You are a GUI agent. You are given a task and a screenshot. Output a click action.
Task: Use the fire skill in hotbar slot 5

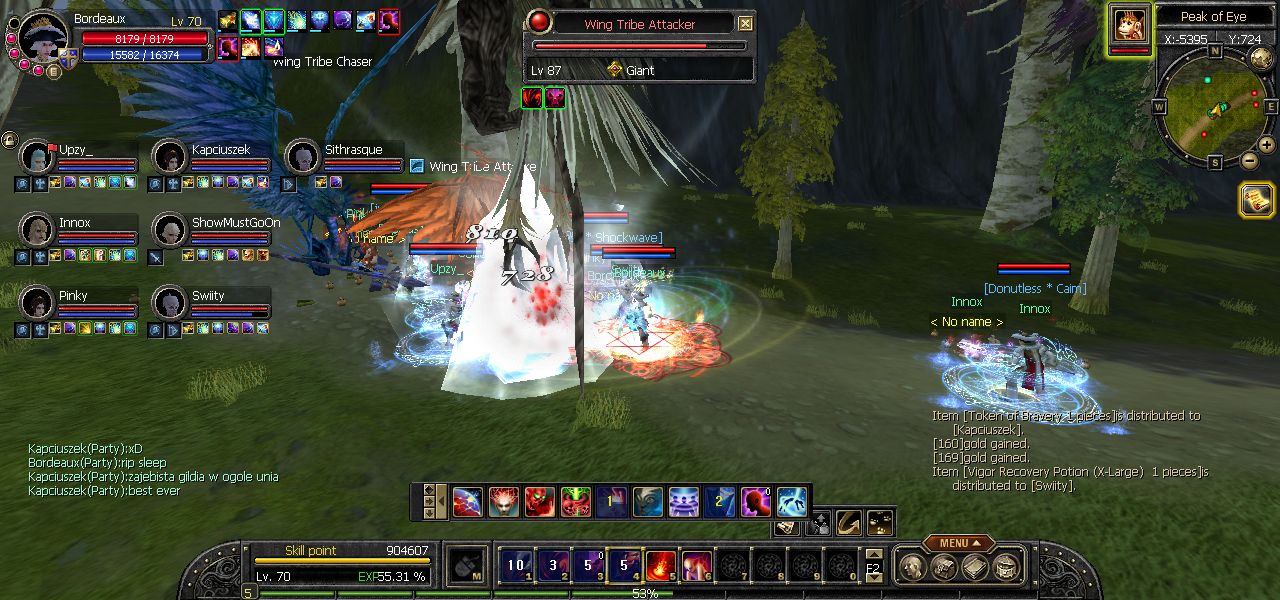coord(660,566)
